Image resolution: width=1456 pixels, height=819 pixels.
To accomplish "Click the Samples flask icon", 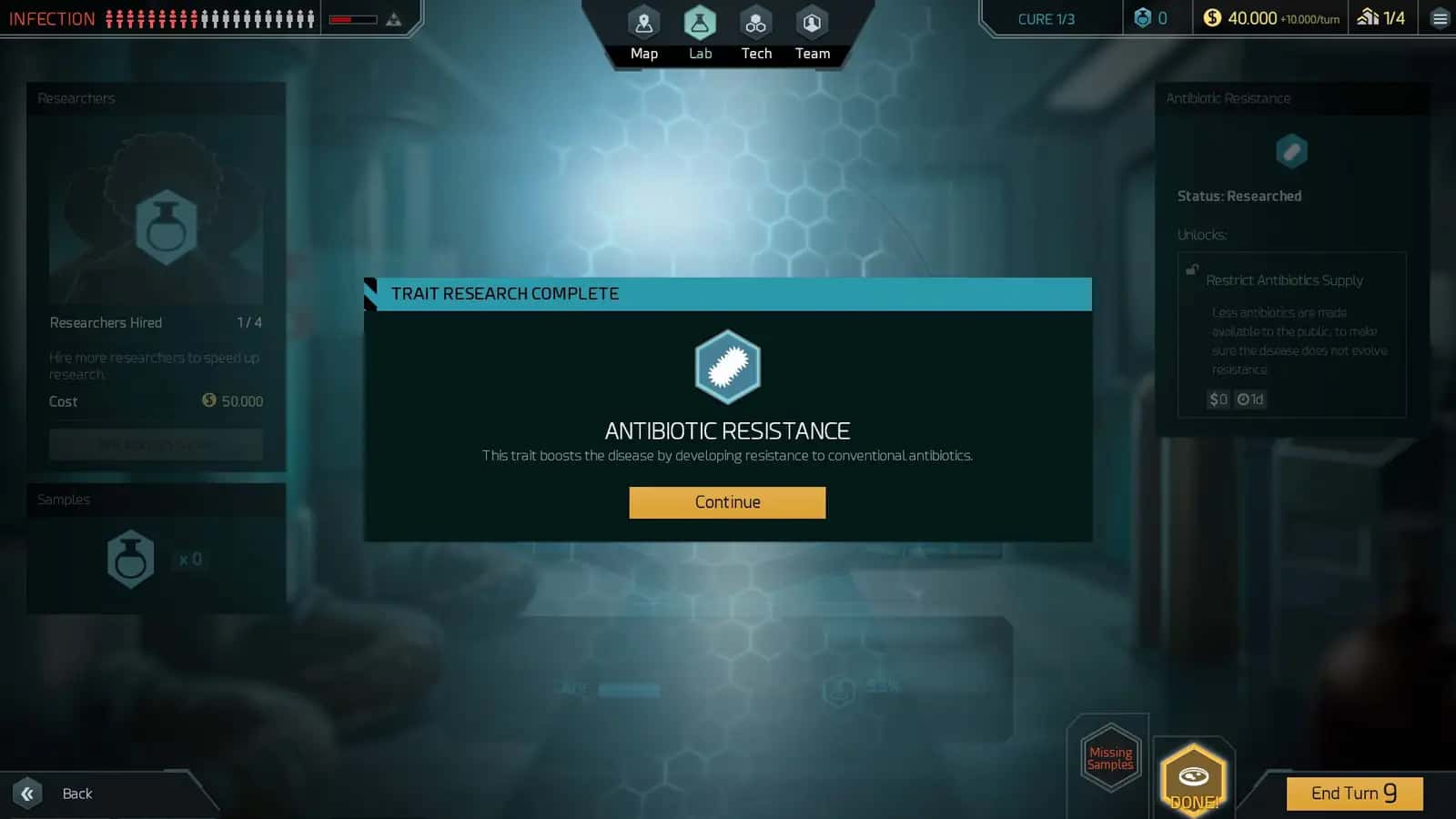I will [x=130, y=558].
